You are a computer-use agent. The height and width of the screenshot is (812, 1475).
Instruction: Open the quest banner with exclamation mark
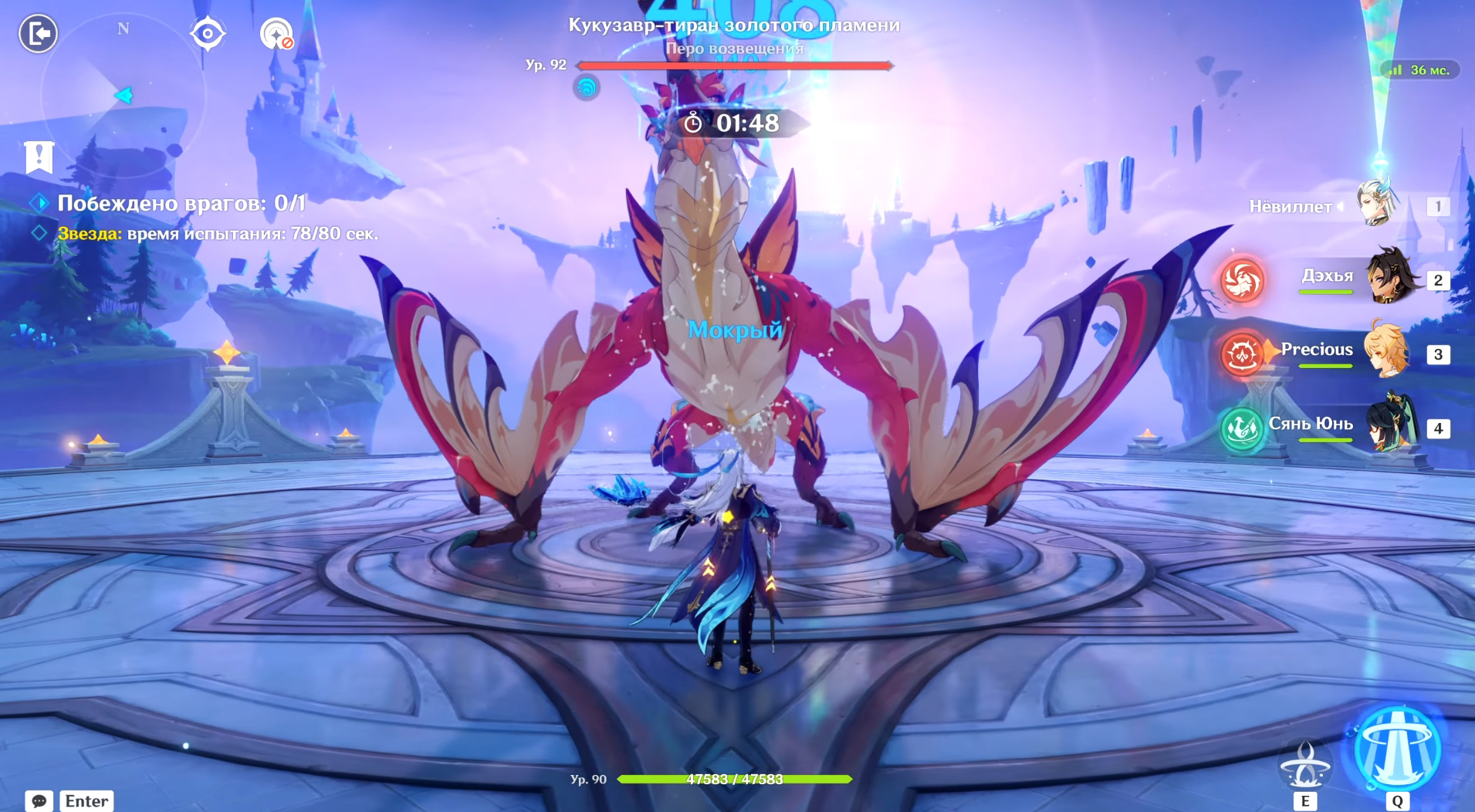39,157
